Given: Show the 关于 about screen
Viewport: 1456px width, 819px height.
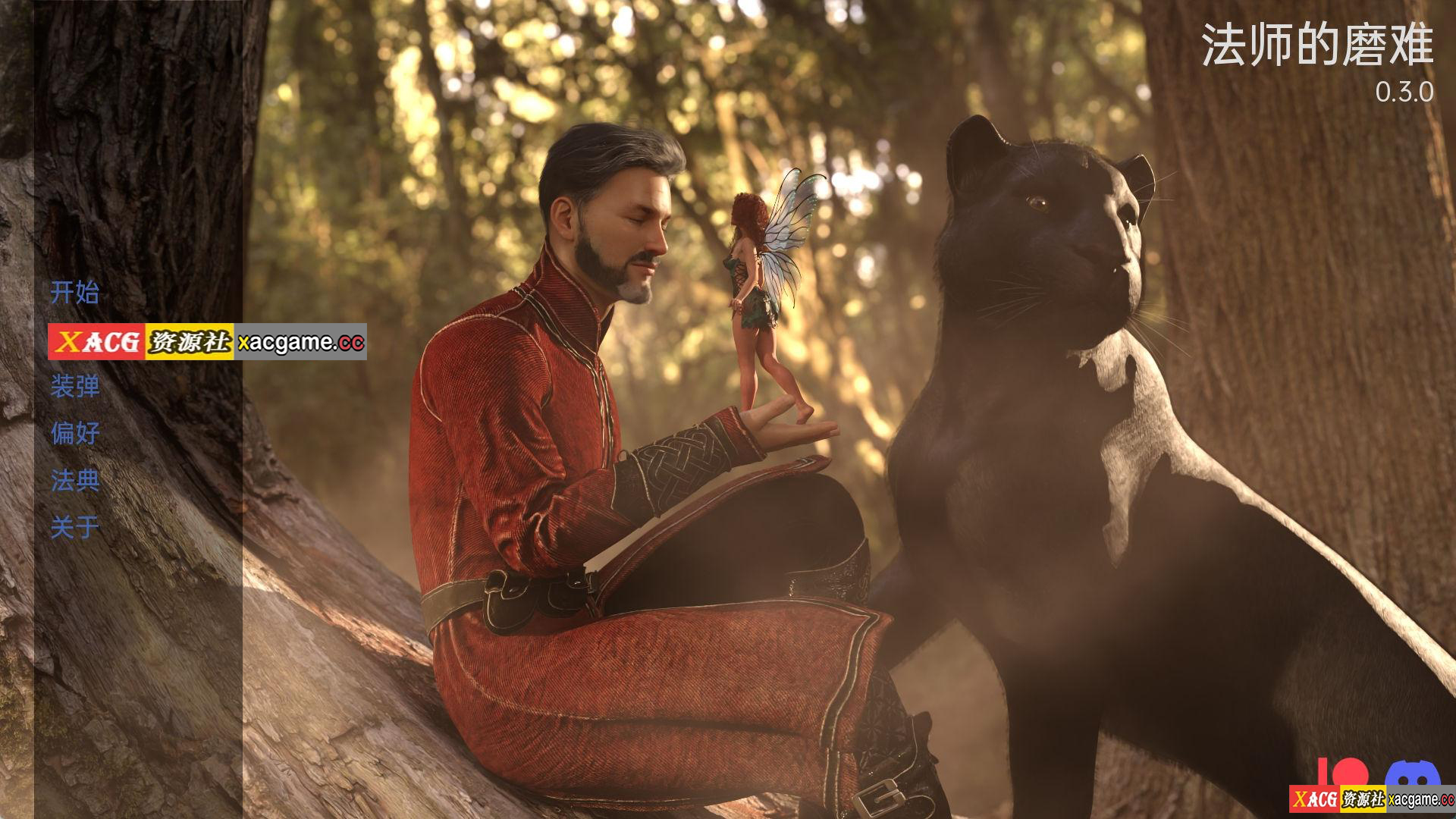Looking at the screenshot, I should click(74, 527).
